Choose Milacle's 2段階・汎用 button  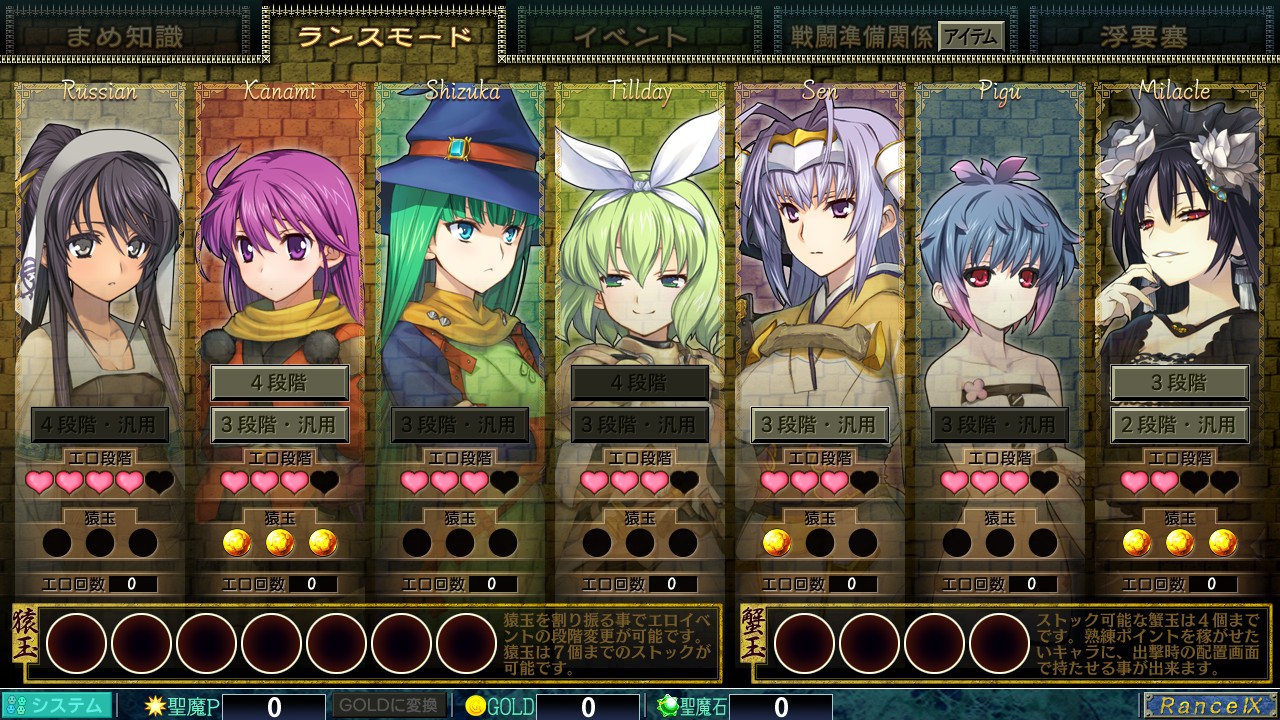click(x=1179, y=424)
